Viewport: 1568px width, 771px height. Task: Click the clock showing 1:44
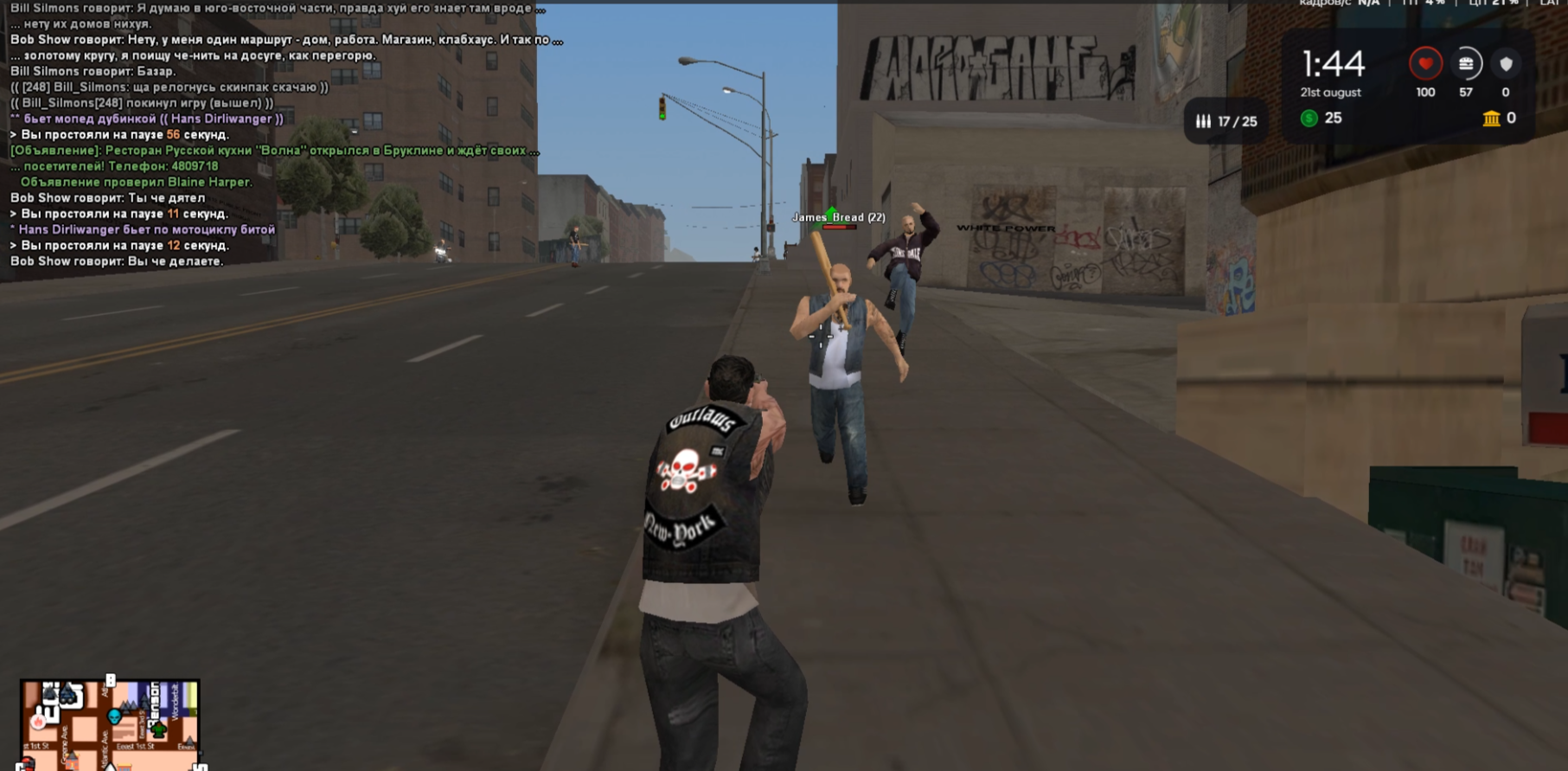[x=1332, y=62]
